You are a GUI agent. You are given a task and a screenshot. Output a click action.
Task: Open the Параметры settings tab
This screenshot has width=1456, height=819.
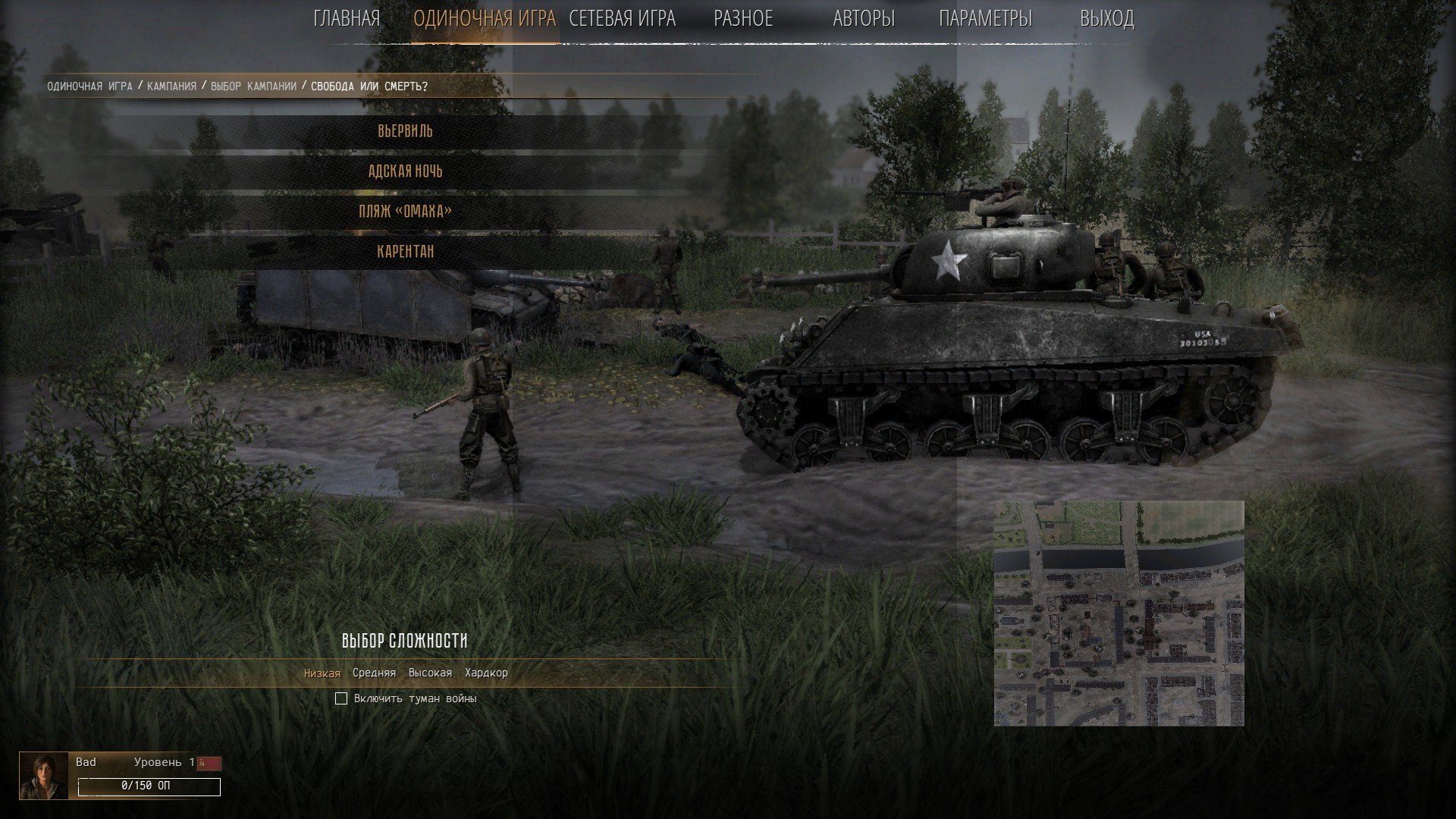[985, 19]
